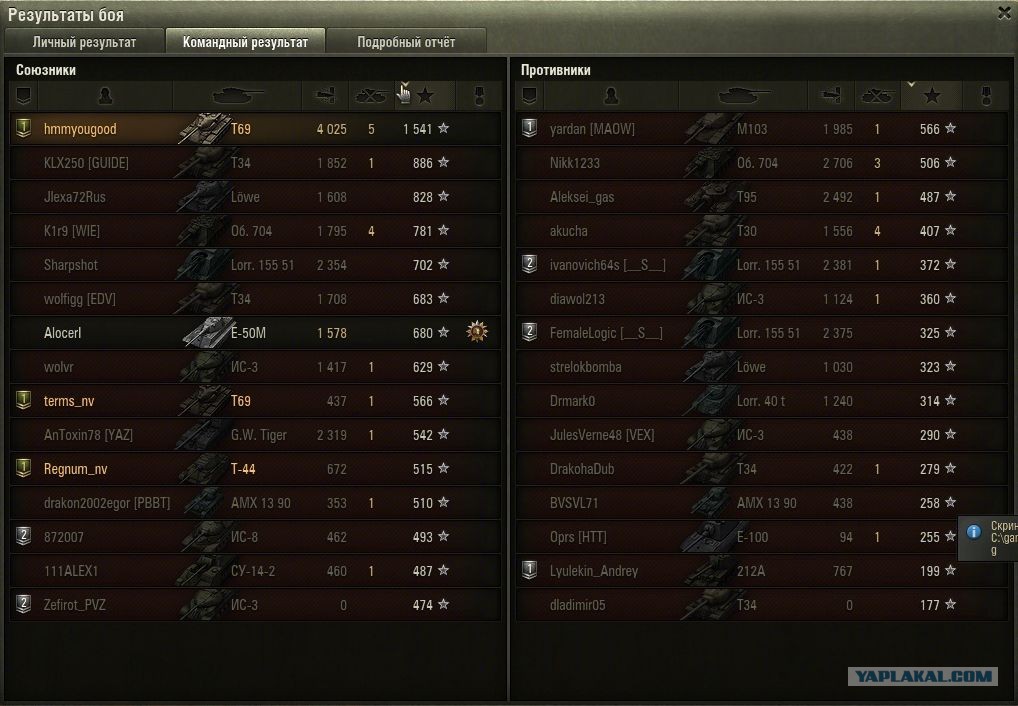Click enemy FemaleLogic row
This screenshot has height=706, width=1018.
(760, 333)
